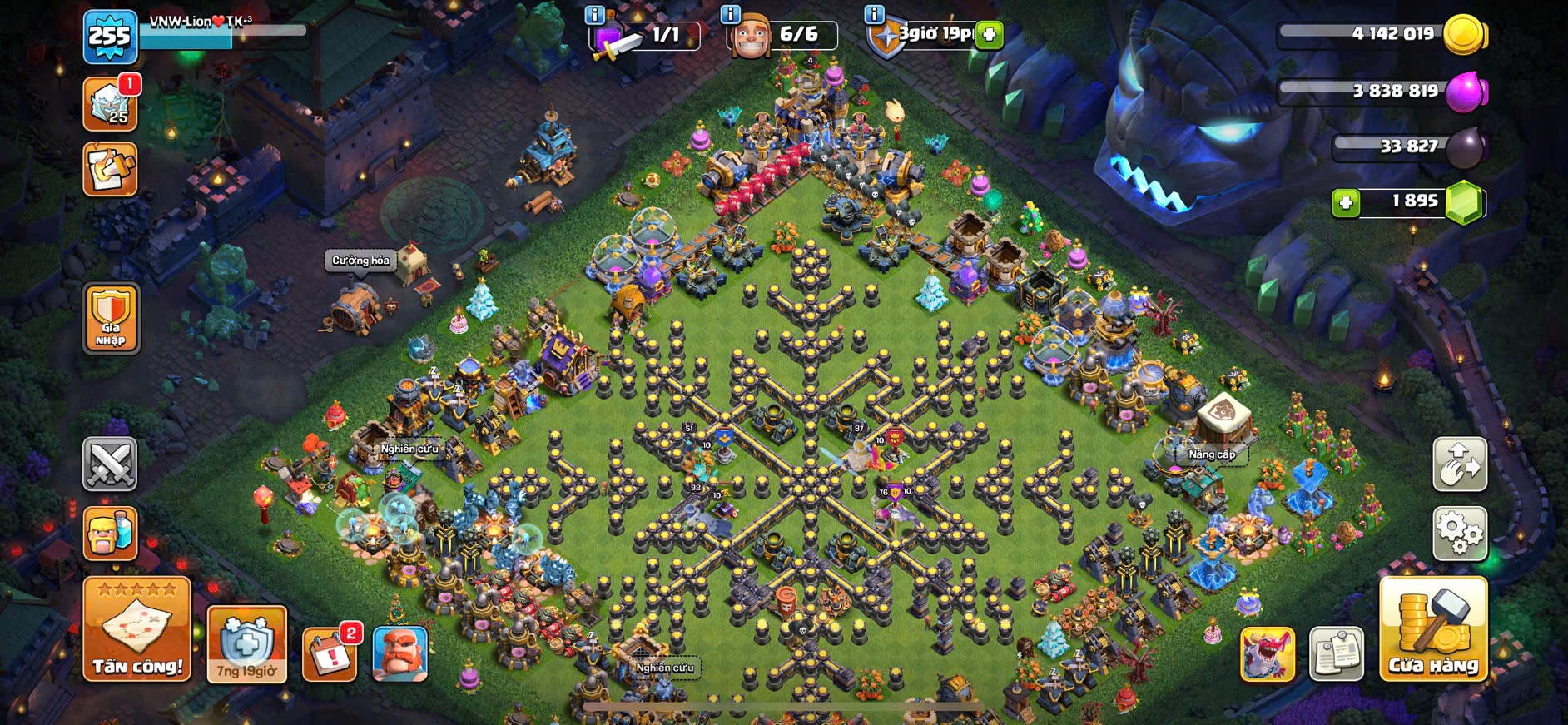Image resolution: width=1568 pixels, height=725 pixels.
Task: Open the crossed swords battle log
Action: [x=110, y=463]
